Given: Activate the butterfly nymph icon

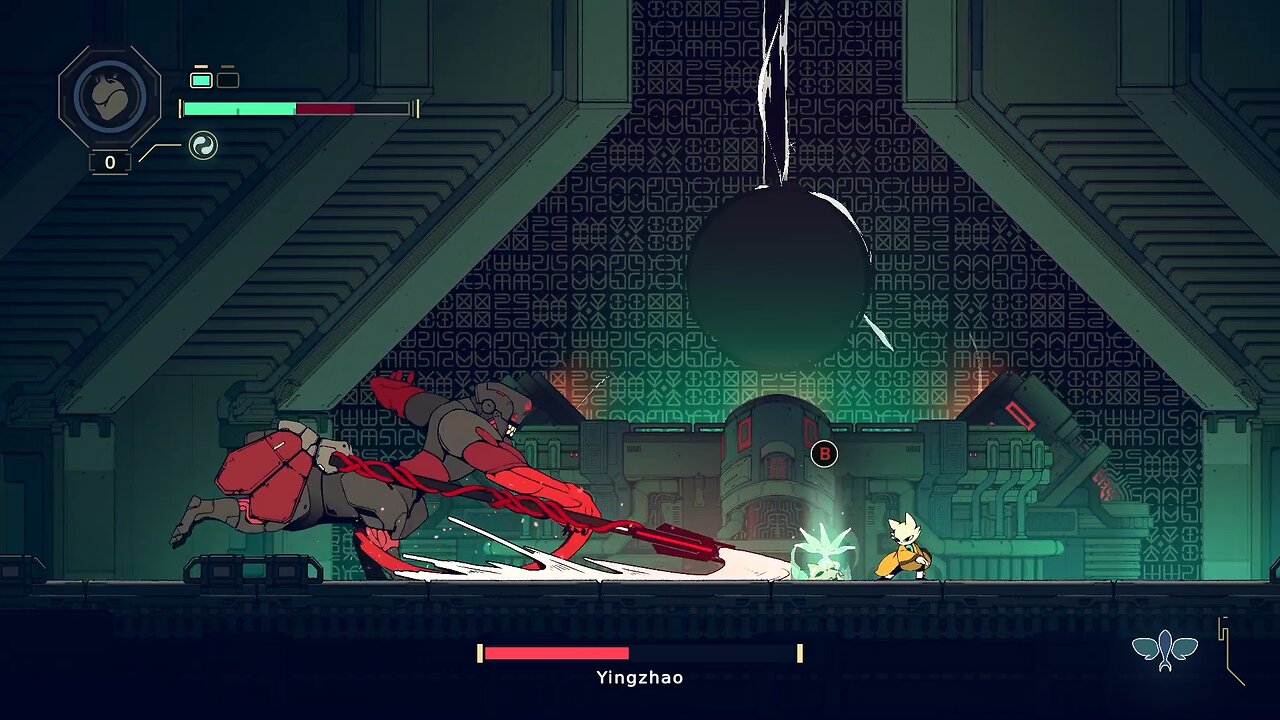Looking at the screenshot, I should click(1165, 650).
